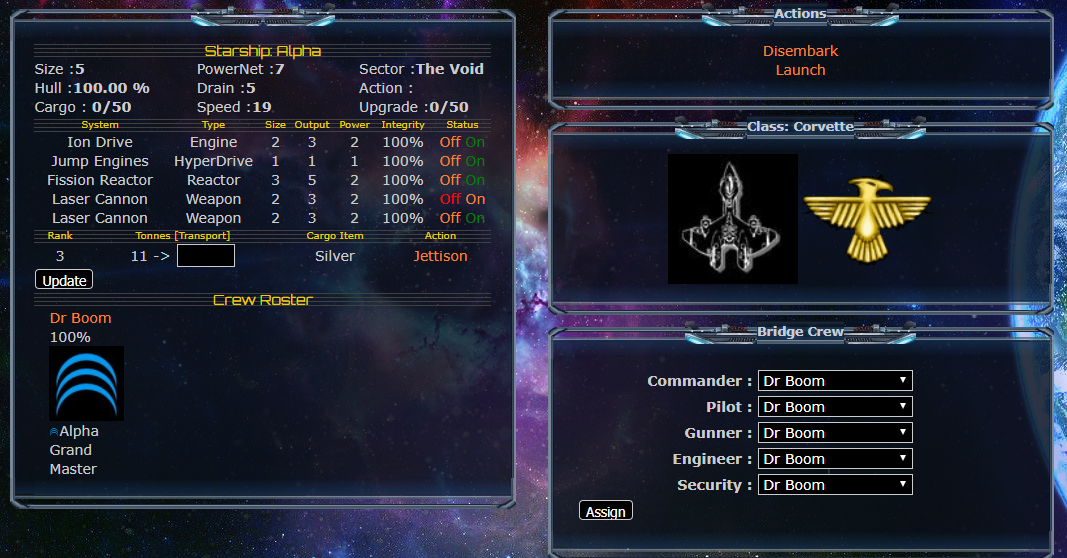Click Dr Boom's blue crescent portrait
The width and height of the screenshot is (1067, 558).
click(87, 383)
